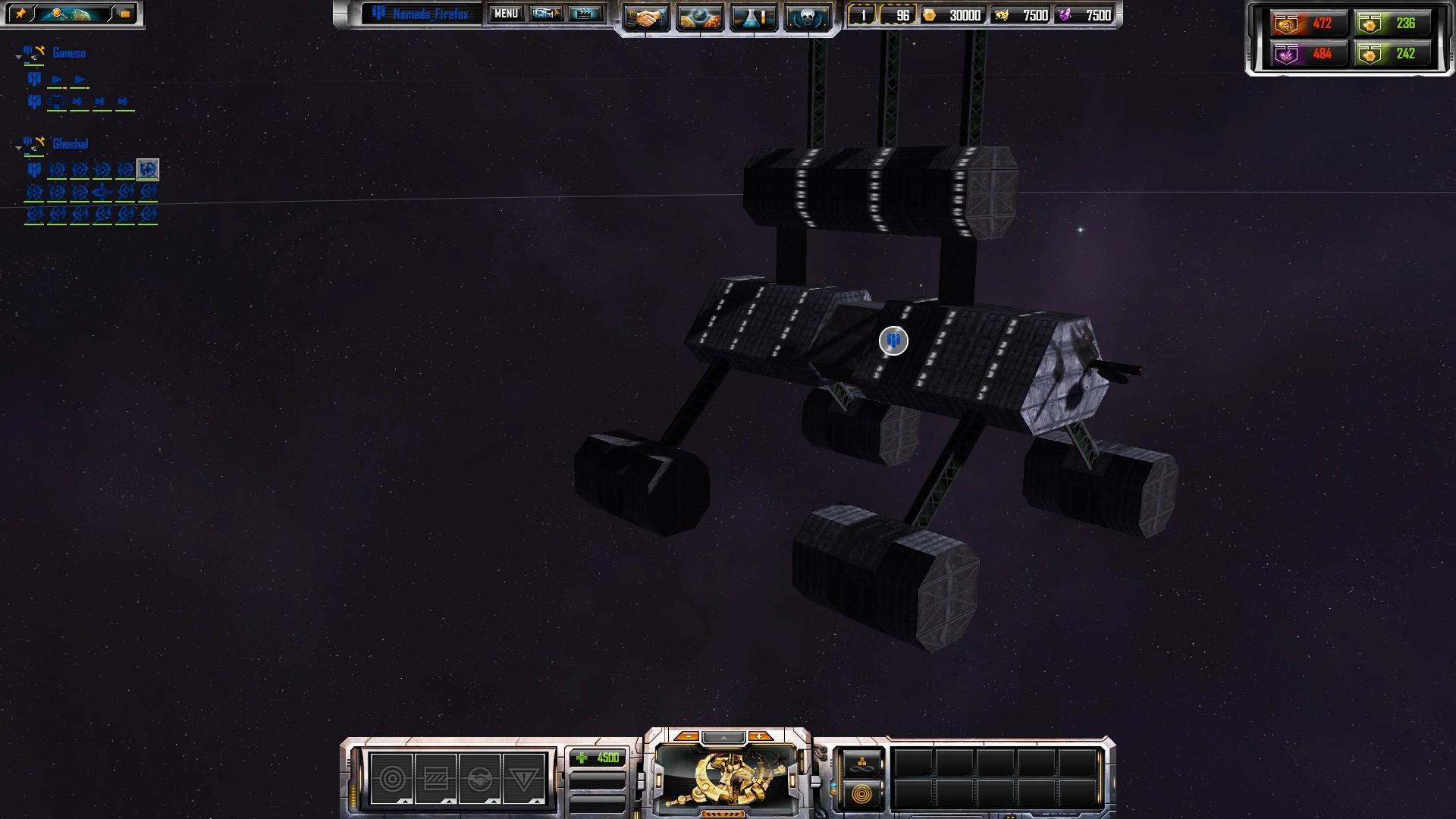This screenshot has width=1456, height=819.
Task: Collapse the Ghoshal tree arrow
Action: (18, 148)
